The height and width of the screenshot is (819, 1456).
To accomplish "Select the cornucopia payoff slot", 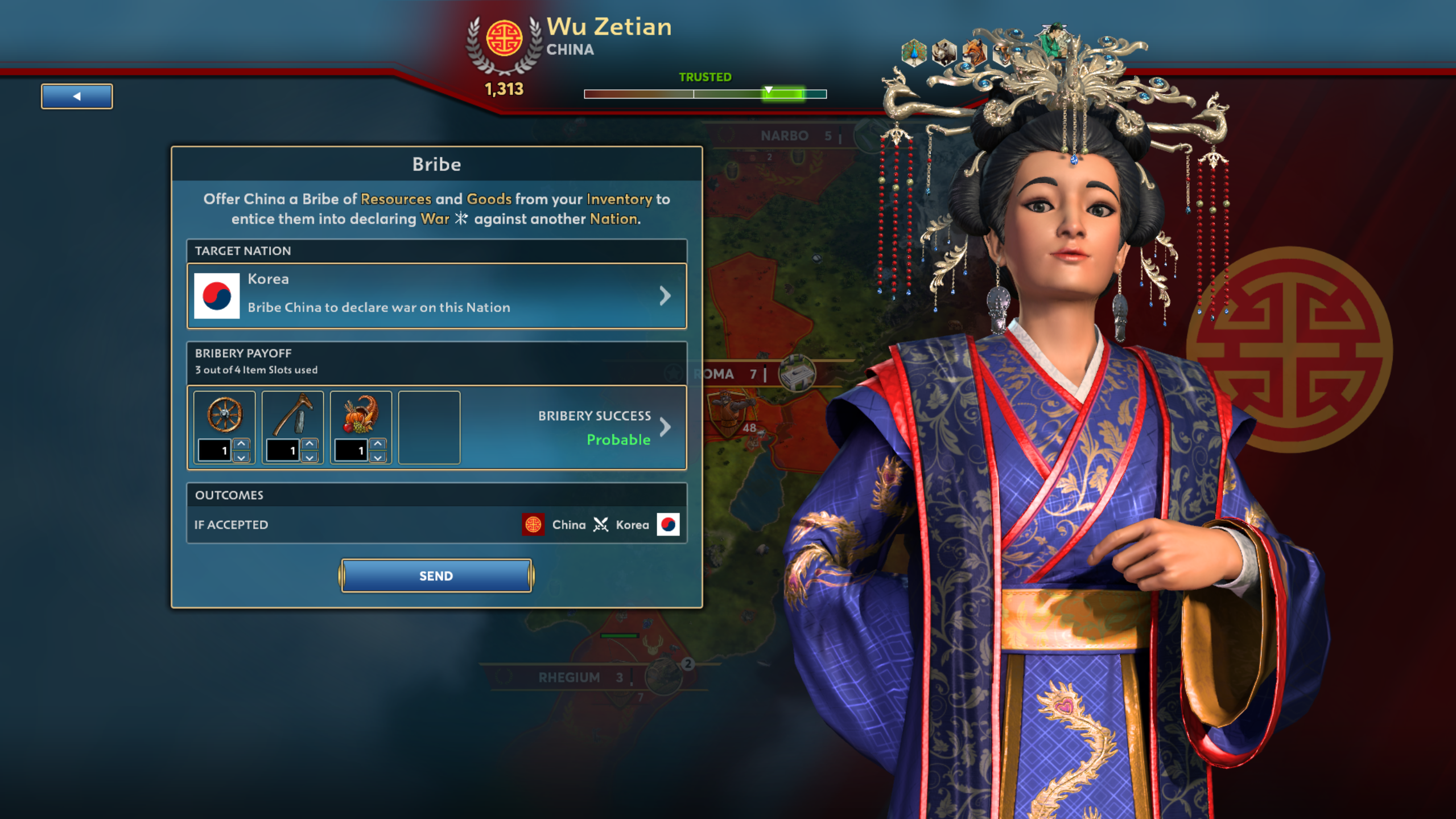I will pos(361,415).
